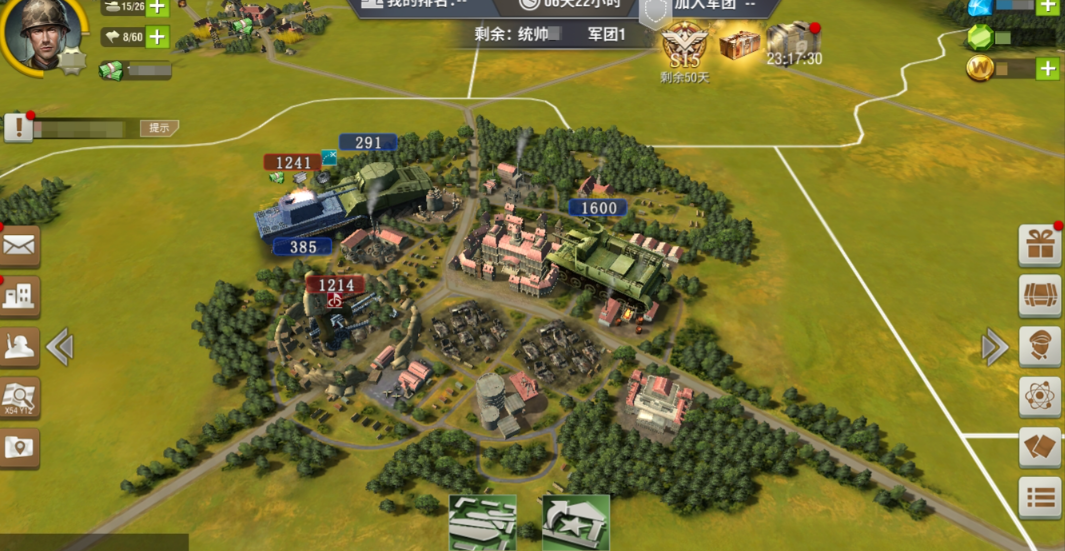Open the gift box rewards
Screen dimensions: 1065x551
[1040, 245]
